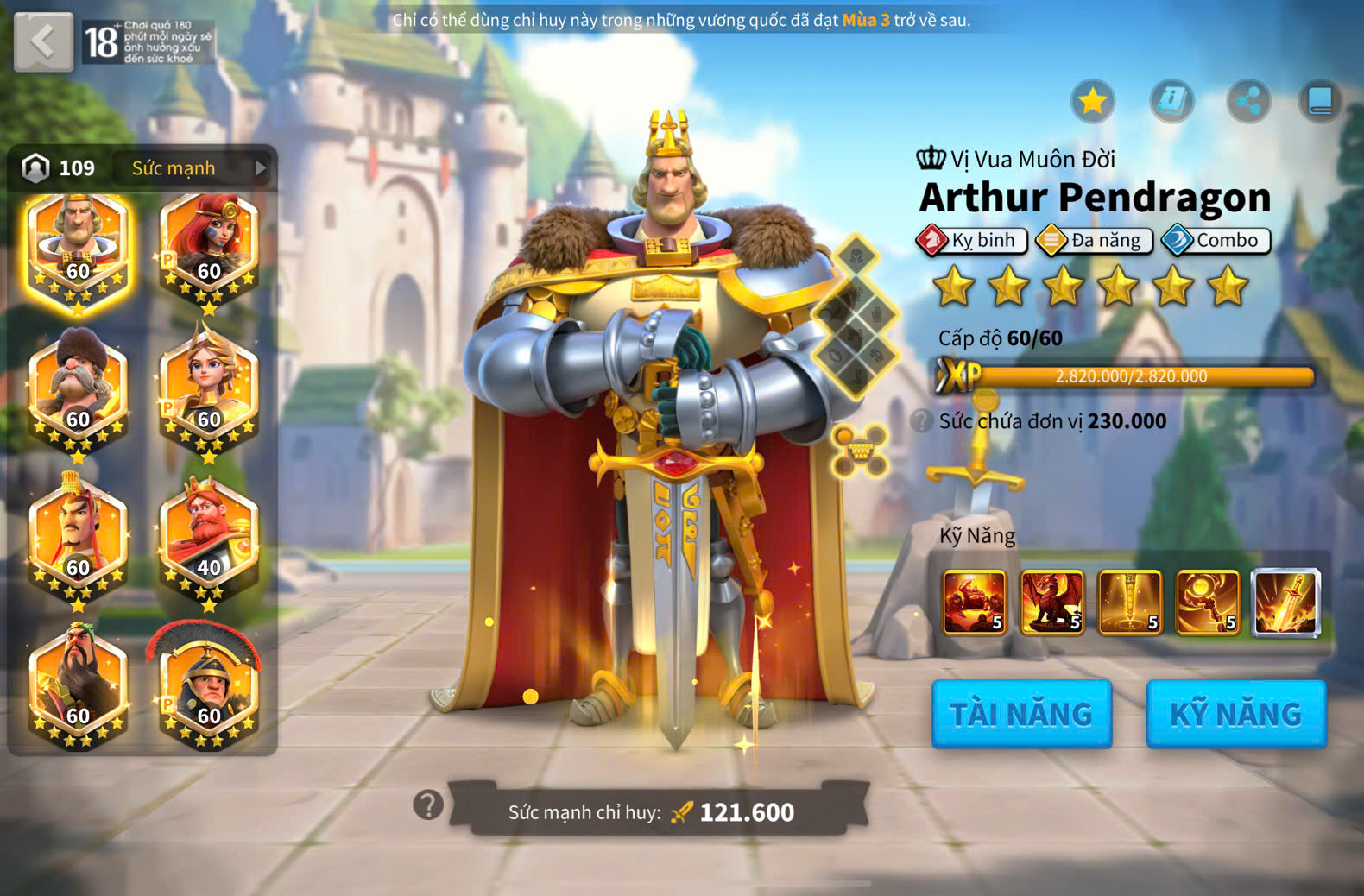The image size is (1364, 896).
Task: View the flaming sword expertise skill
Action: tap(1285, 602)
